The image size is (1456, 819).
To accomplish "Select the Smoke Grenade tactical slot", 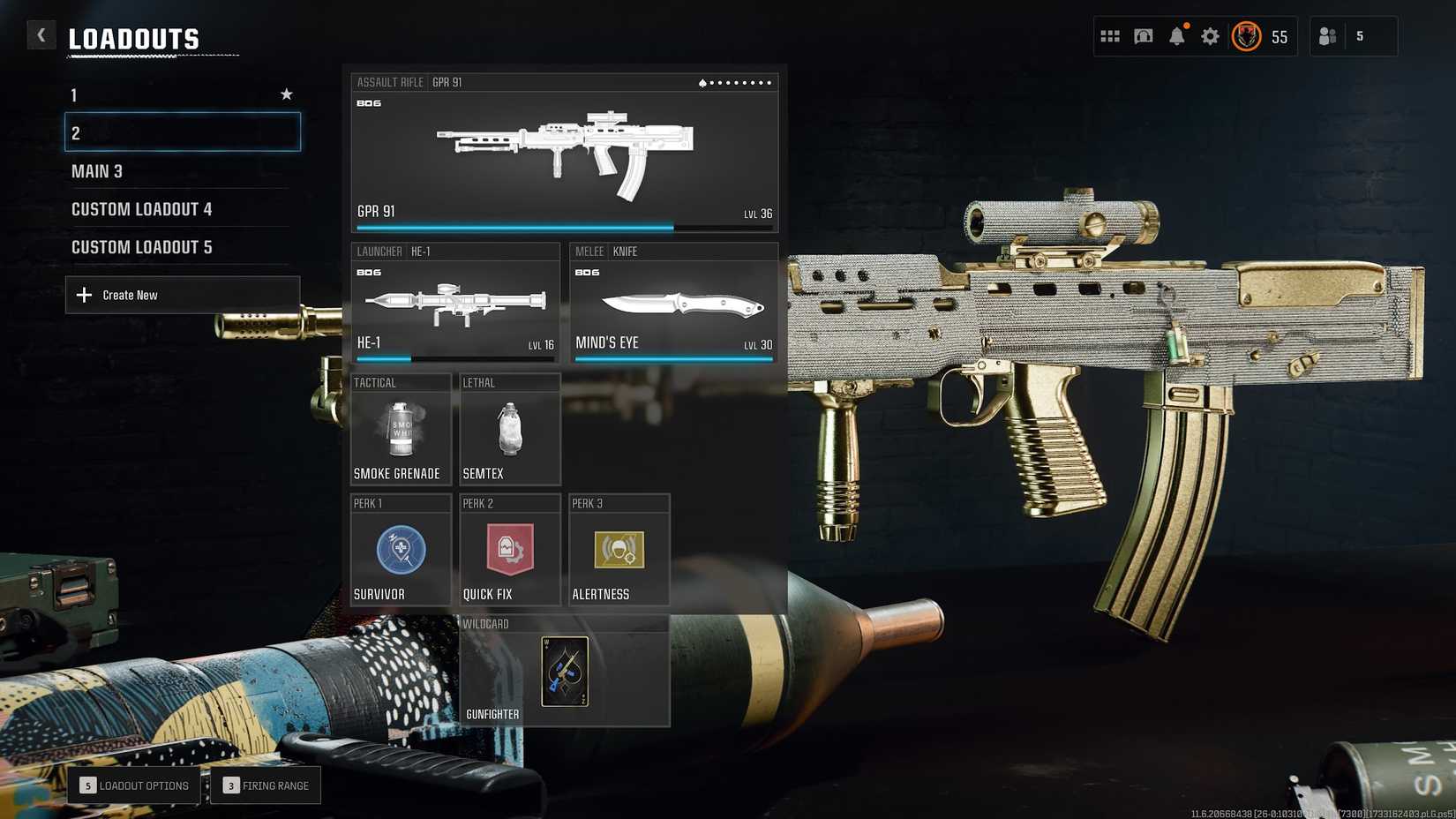I will [x=402, y=430].
